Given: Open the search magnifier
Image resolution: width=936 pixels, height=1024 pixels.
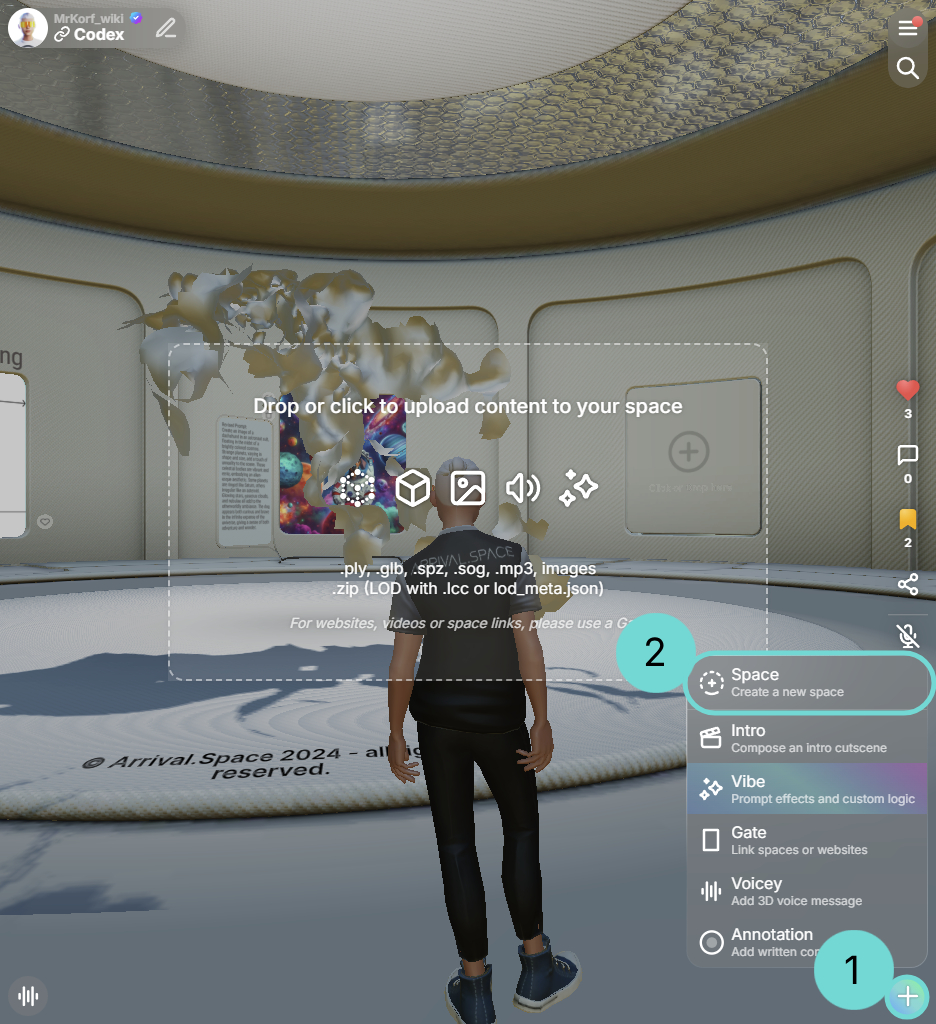Looking at the screenshot, I should coord(908,68).
